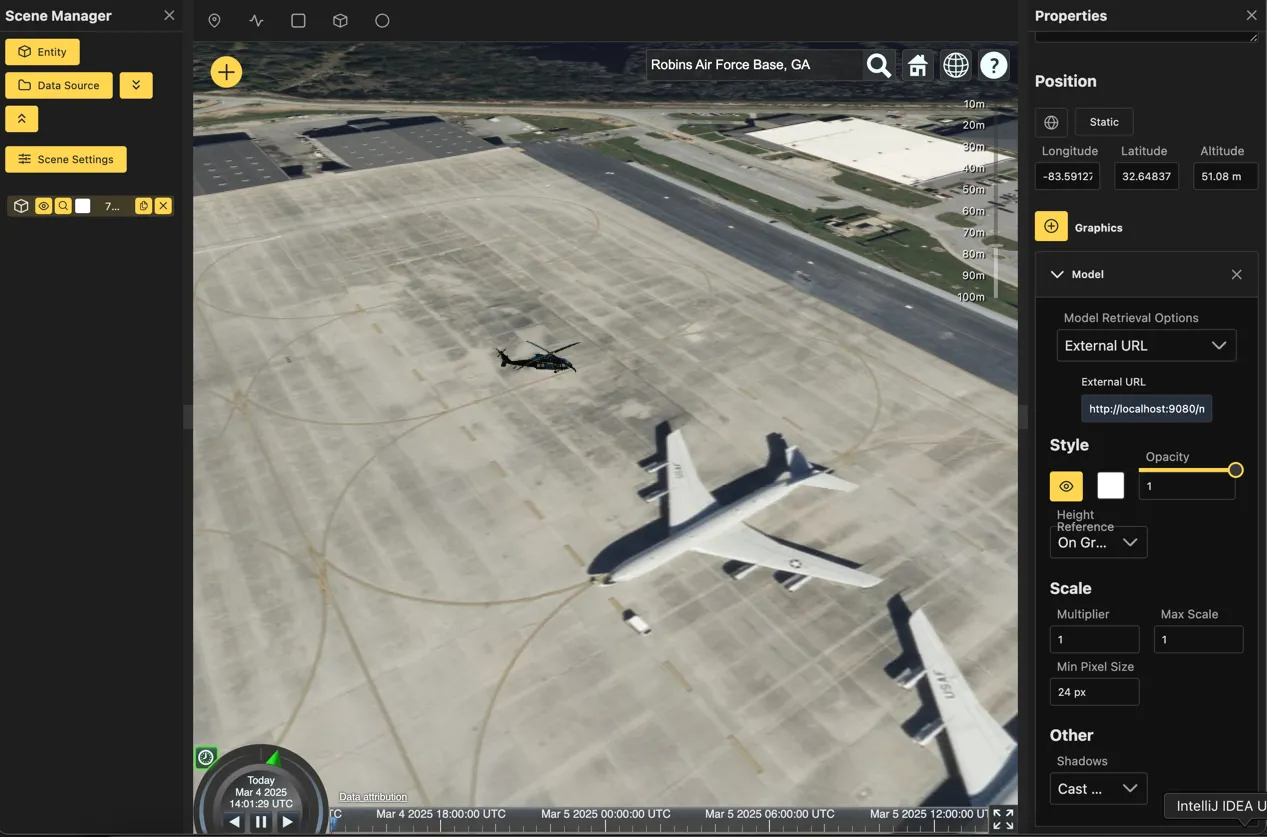Show the navigation help
This screenshot has width=1267, height=837.
coord(993,65)
